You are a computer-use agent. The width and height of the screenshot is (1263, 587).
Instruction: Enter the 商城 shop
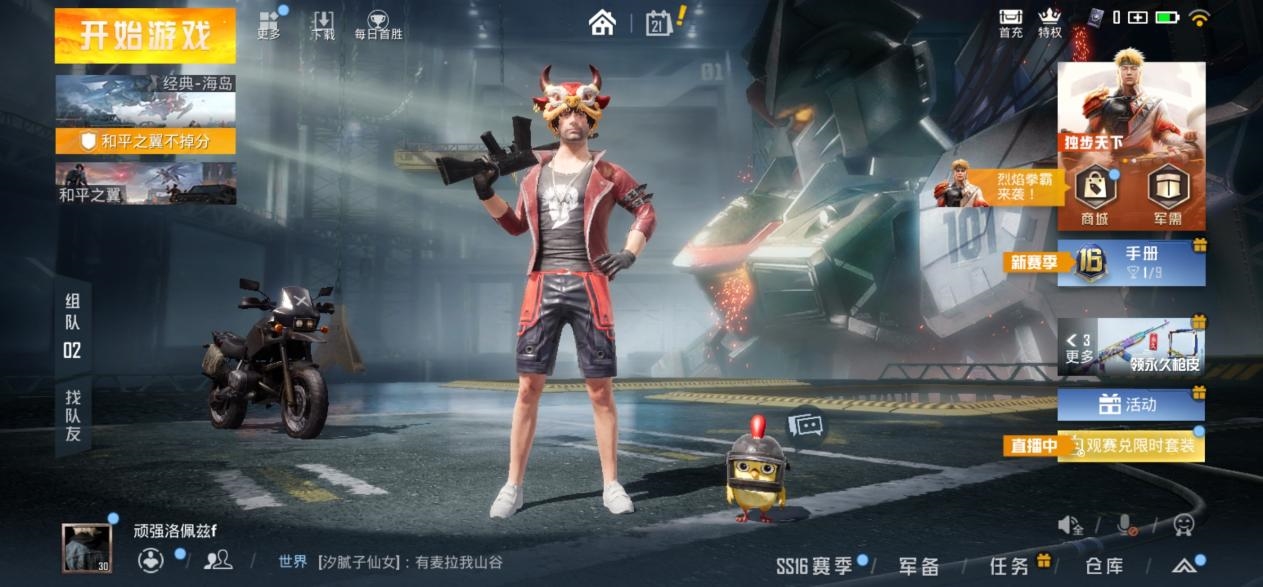pos(1095,193)
